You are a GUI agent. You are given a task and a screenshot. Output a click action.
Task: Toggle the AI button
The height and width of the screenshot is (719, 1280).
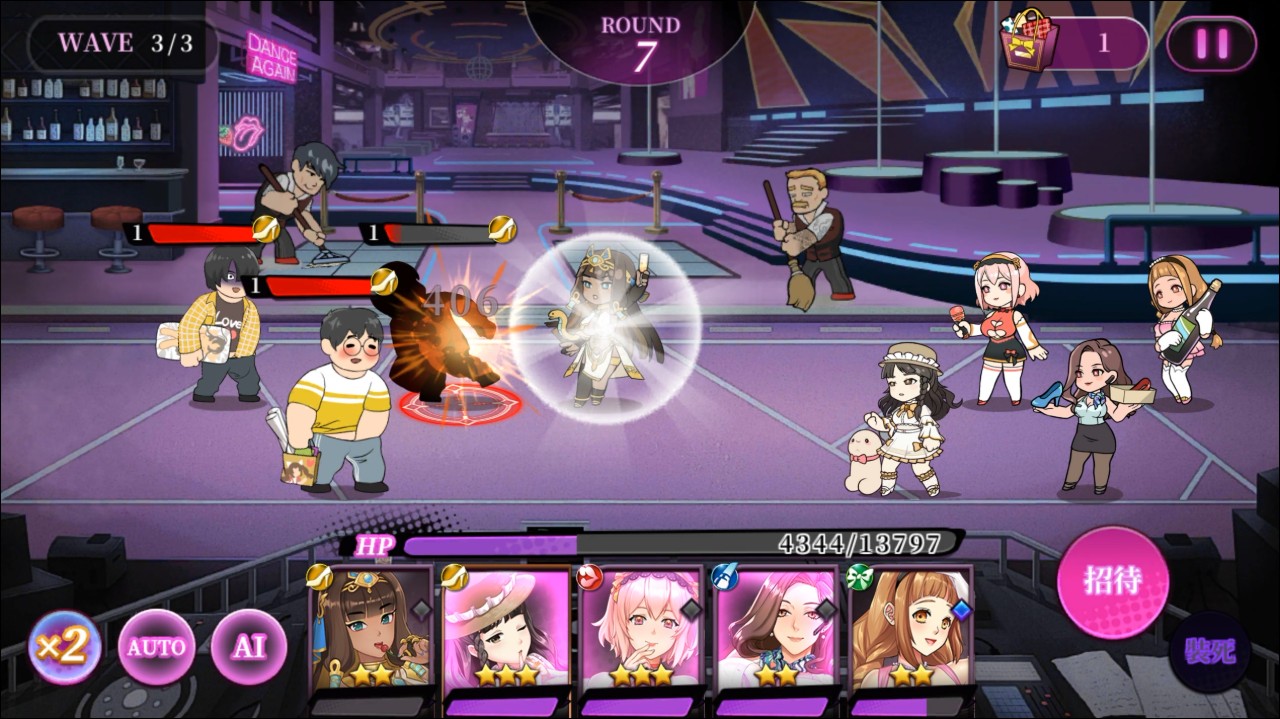248,647
